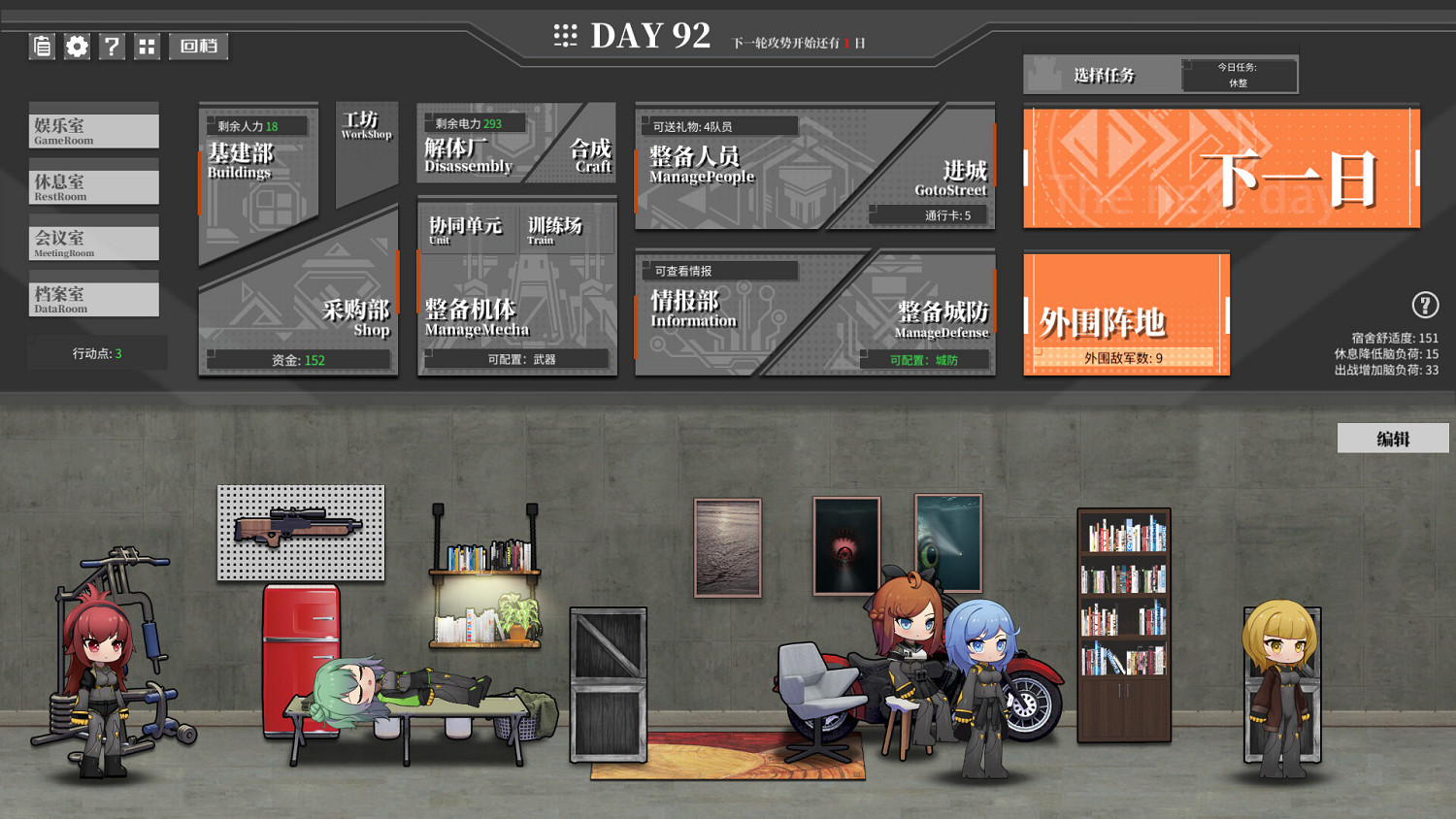Select the 娱乐室 GameRoom tab
Viewport: 1456px width, 819px height.
click(x=93, y=130)
